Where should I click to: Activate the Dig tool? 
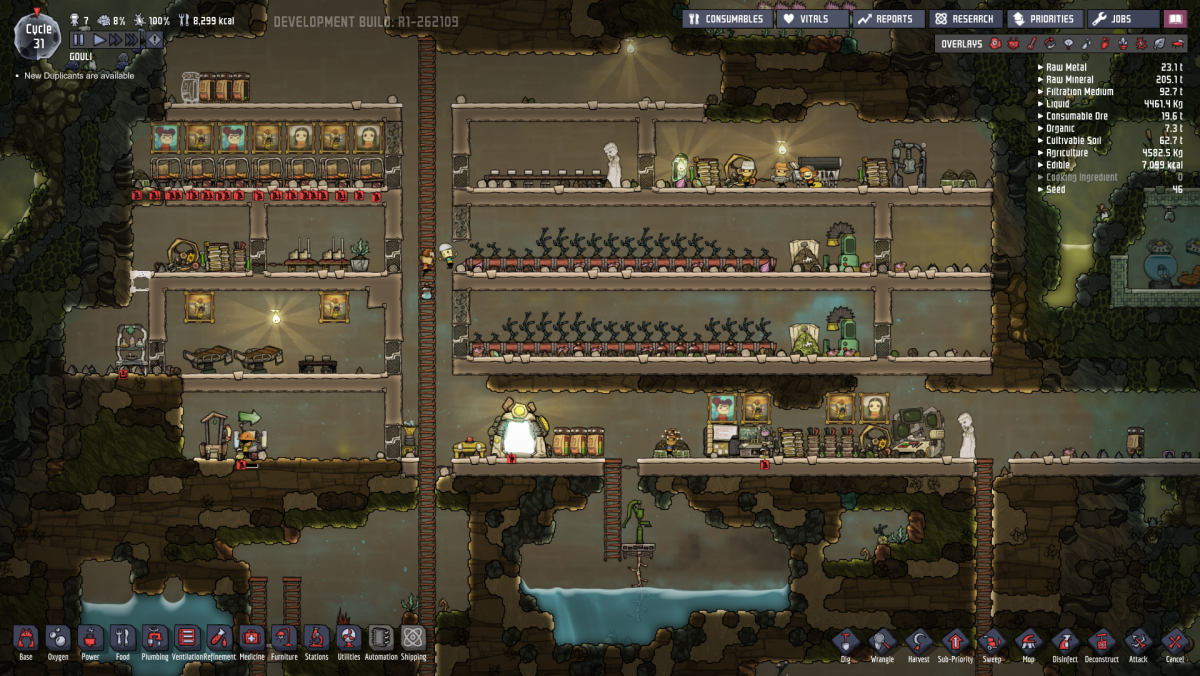(x=846, y=641)
